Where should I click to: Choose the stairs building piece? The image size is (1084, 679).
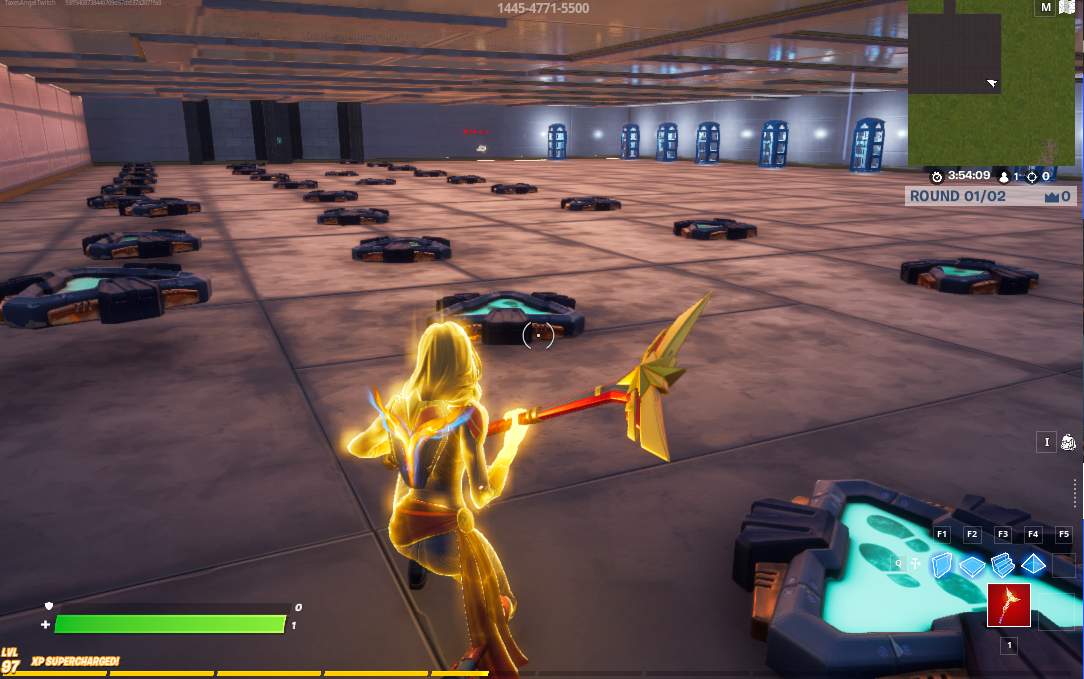point(1003,566)
